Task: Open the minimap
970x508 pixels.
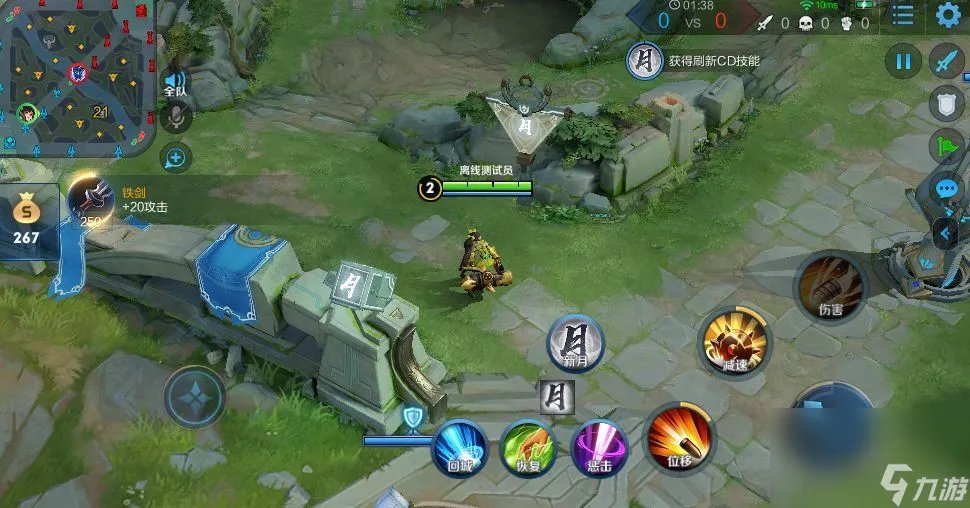Action: pyautogui.click(x=77, y=75)
